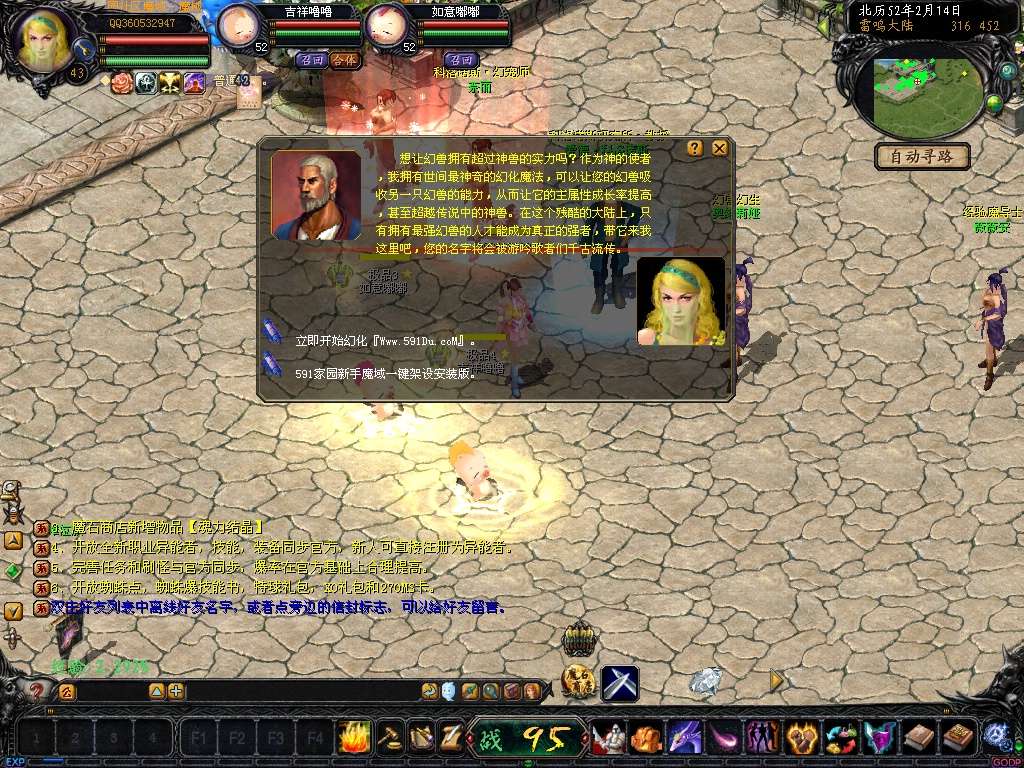Recall the pet 如意嘟嘟 with 召回

point(460,60)
